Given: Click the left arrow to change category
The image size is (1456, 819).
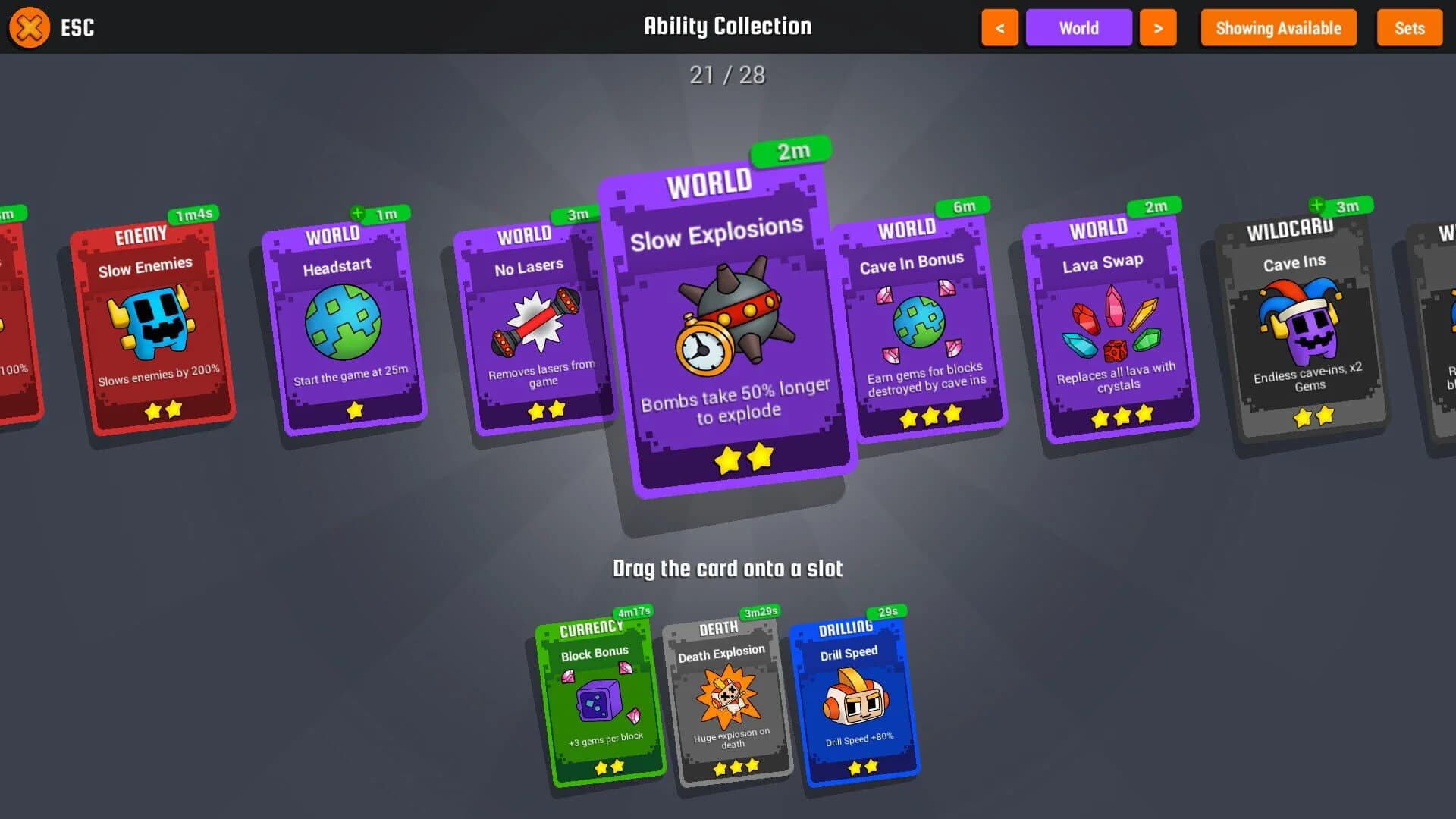Looking at the screenshot, I should coord(999,27).
